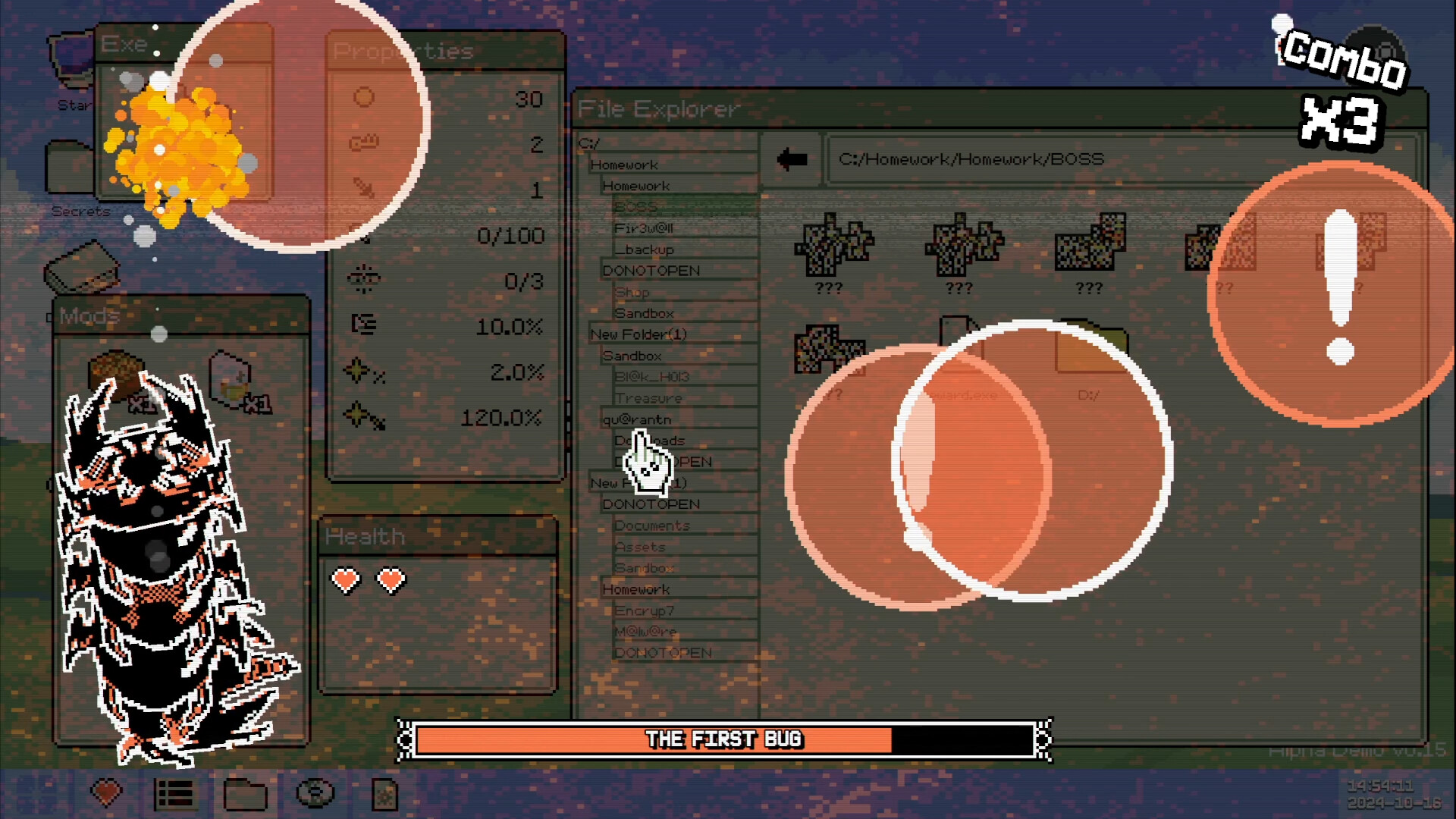Click the Treasure folder link
The height and width of the screenshot is (819, 1456).
648,397
